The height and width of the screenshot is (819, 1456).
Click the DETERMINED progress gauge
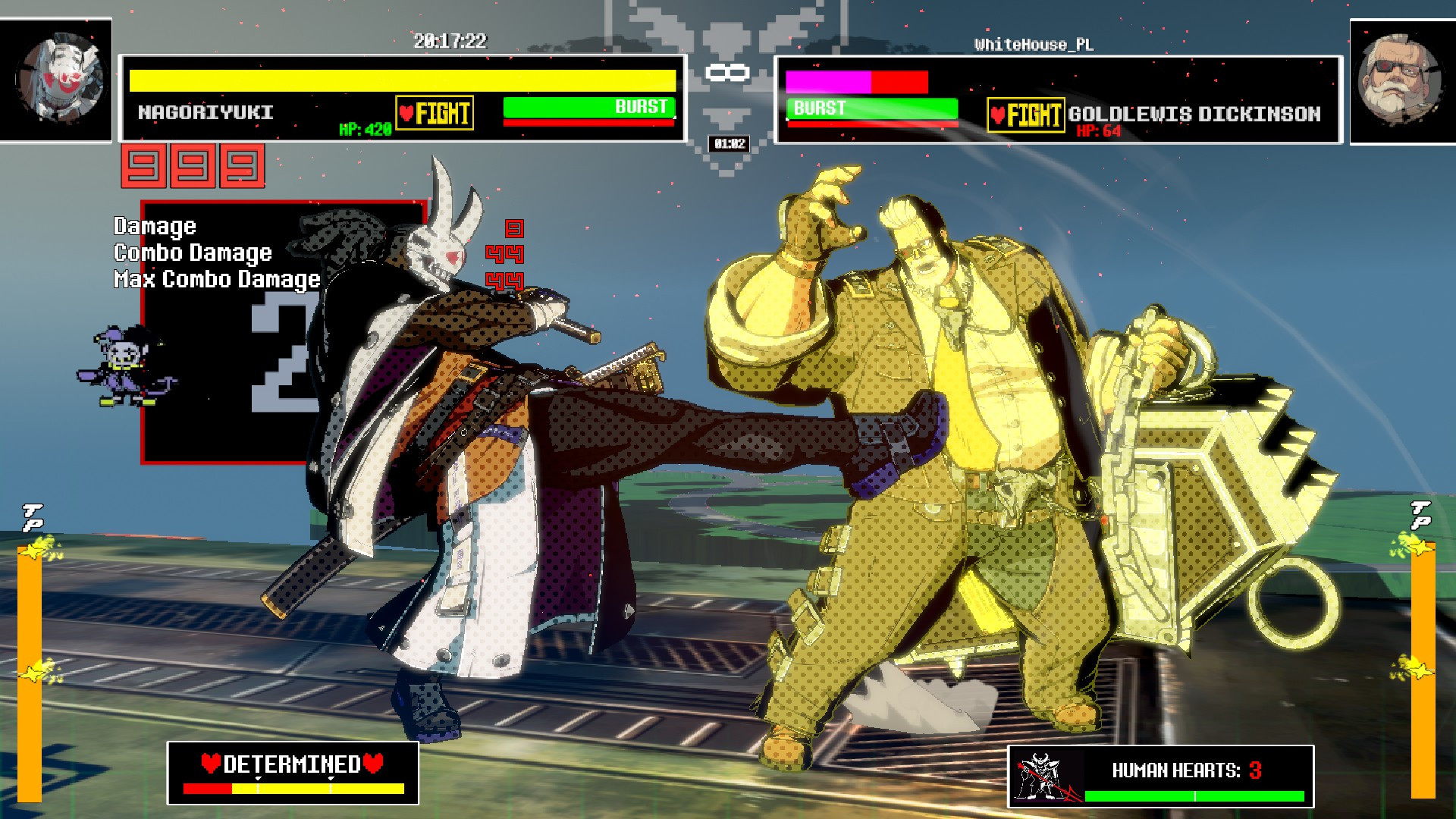tap(294, 786)
